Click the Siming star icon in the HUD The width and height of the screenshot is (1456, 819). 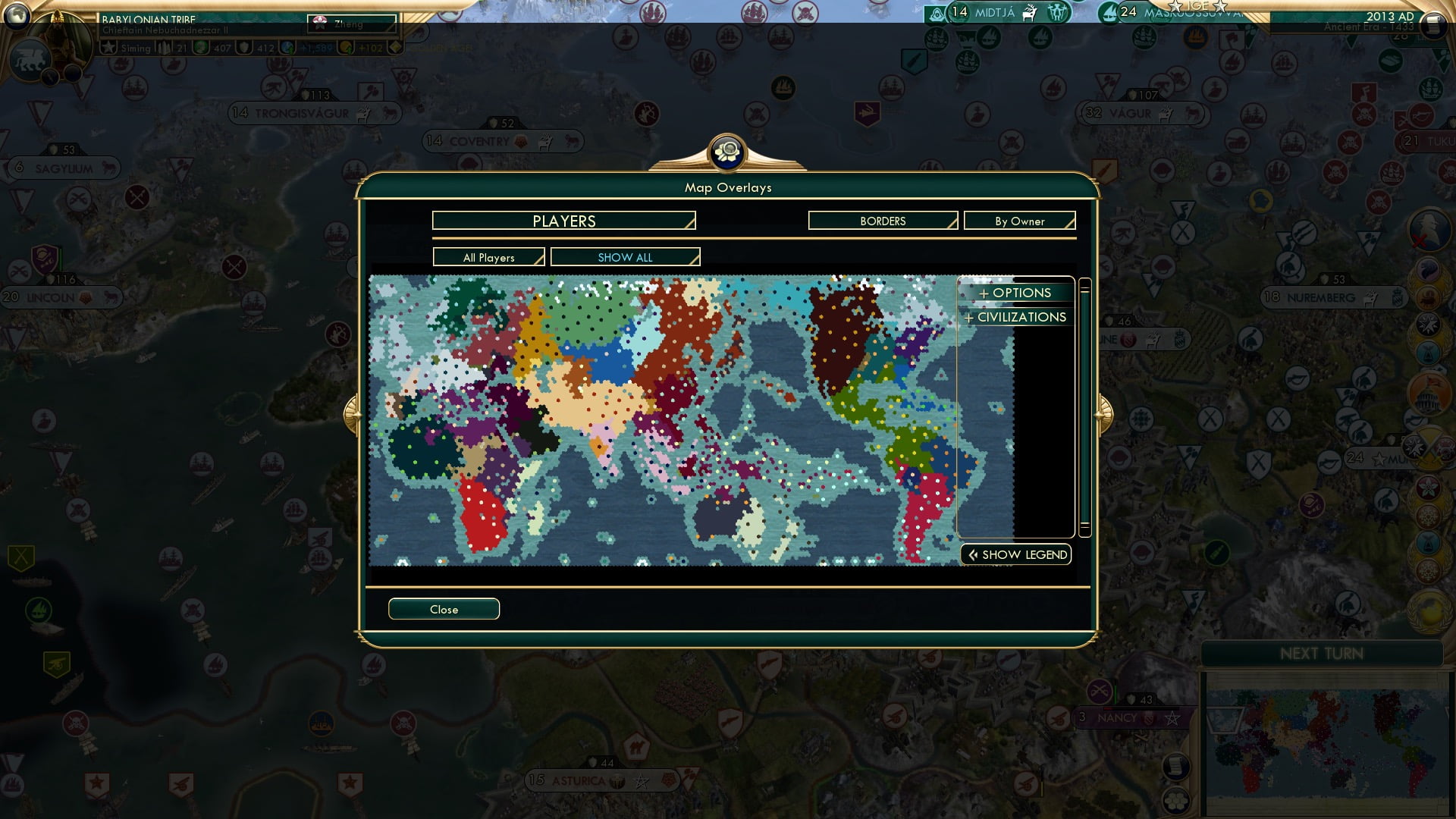click(x=108, y=48)
